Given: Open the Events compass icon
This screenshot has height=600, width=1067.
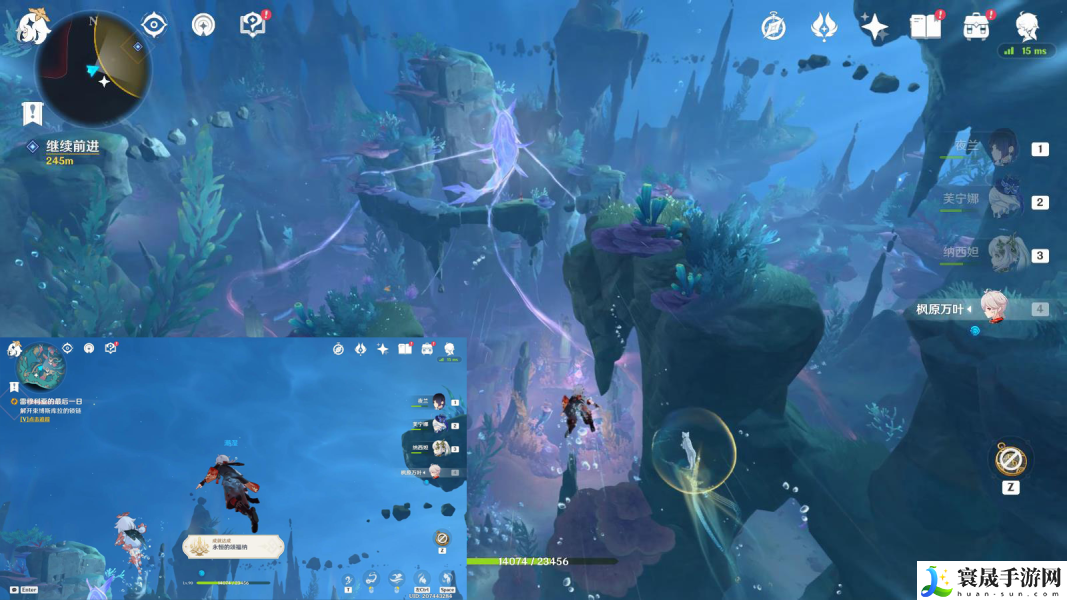Looking at the screenshot, I should pos(773,27).
